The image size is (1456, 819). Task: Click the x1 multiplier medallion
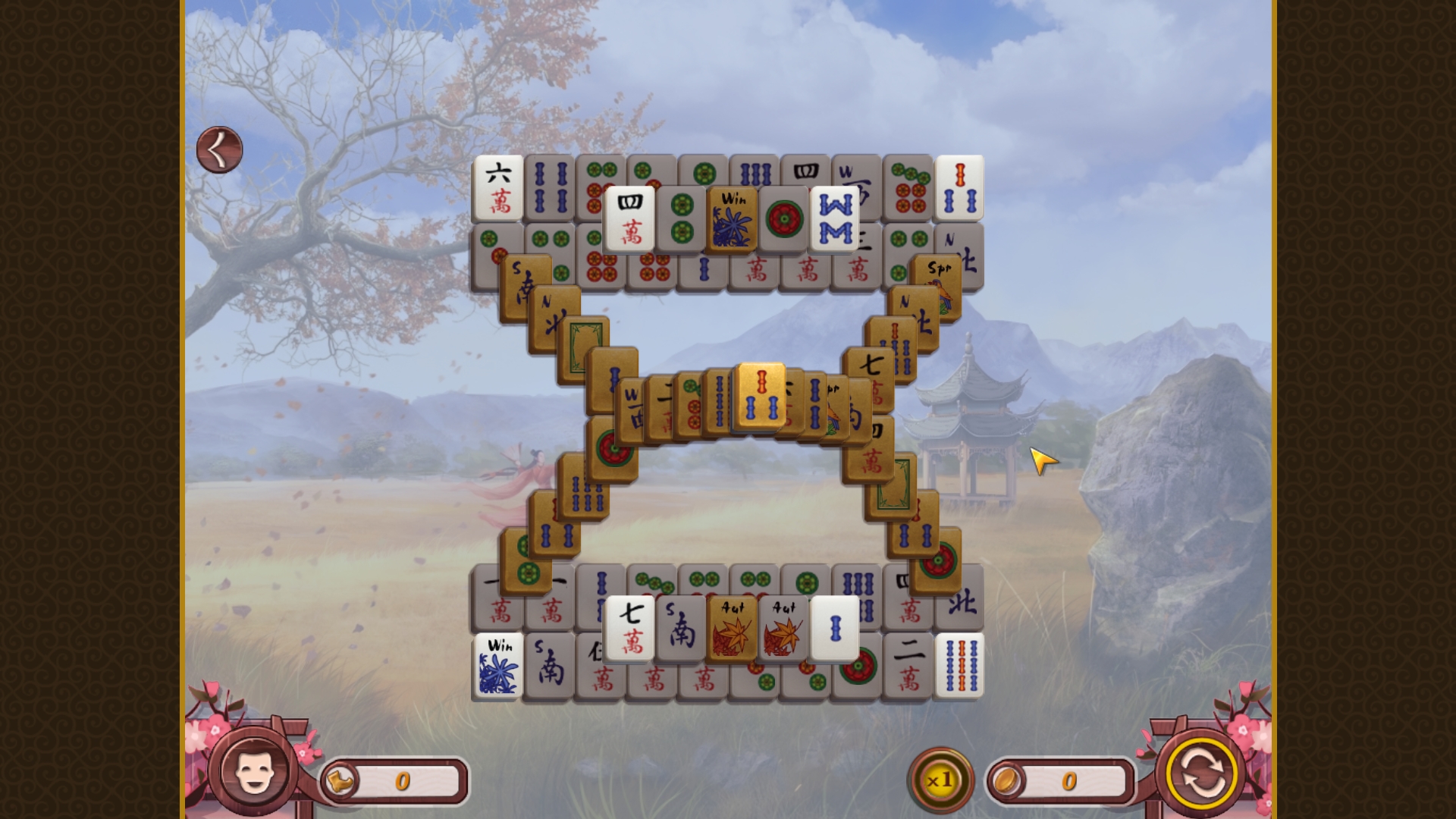(940, 780)
